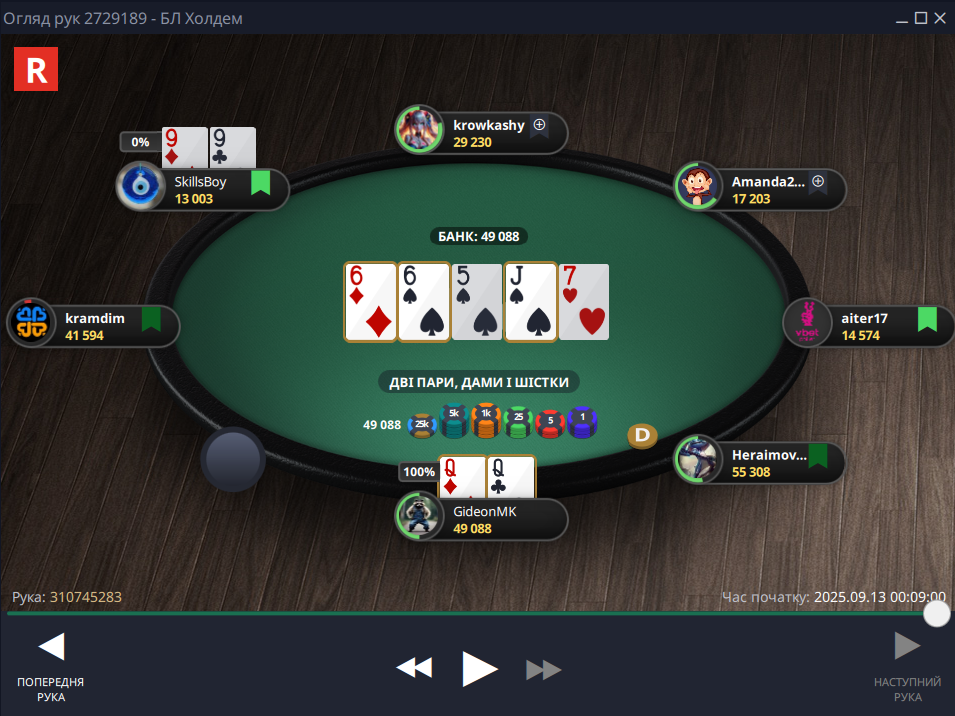955x716 pixels.
Task: Click Amanda2's monkey avatar
Action: pyautogui.click(x=697, y=186)
